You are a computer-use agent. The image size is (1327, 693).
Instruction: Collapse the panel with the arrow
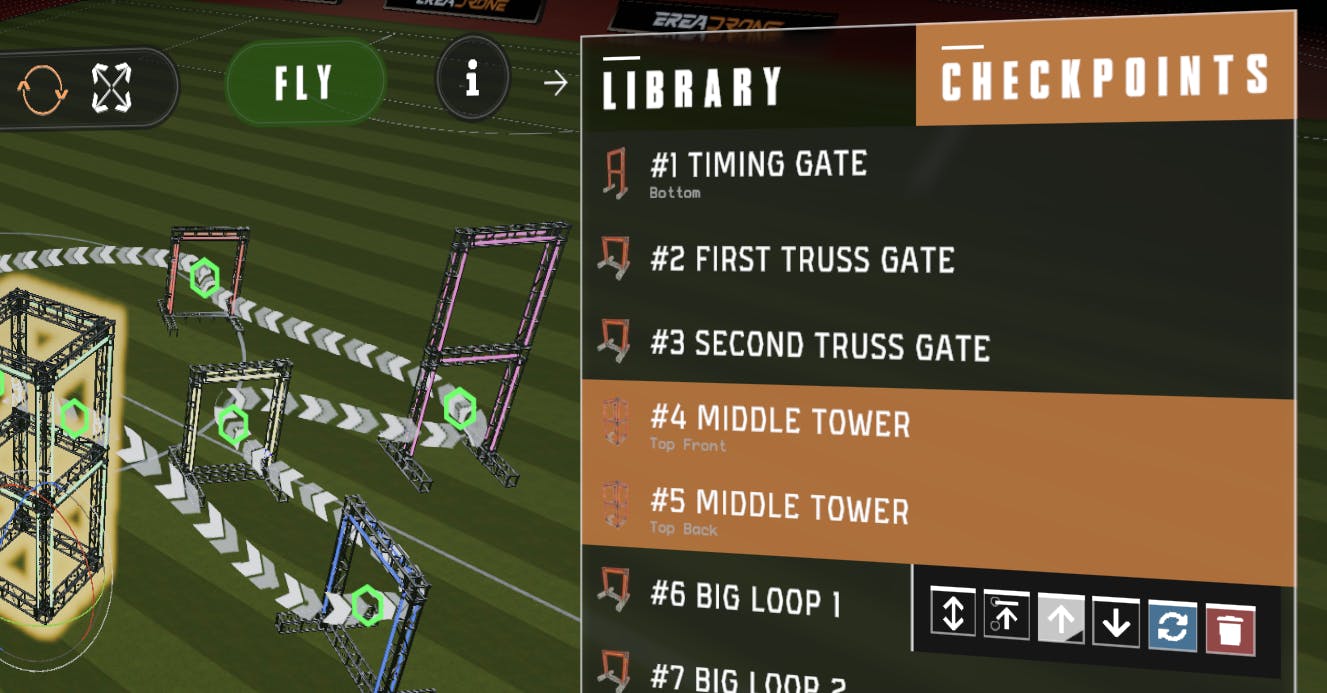pyautogui.click(x=555, y=83)
